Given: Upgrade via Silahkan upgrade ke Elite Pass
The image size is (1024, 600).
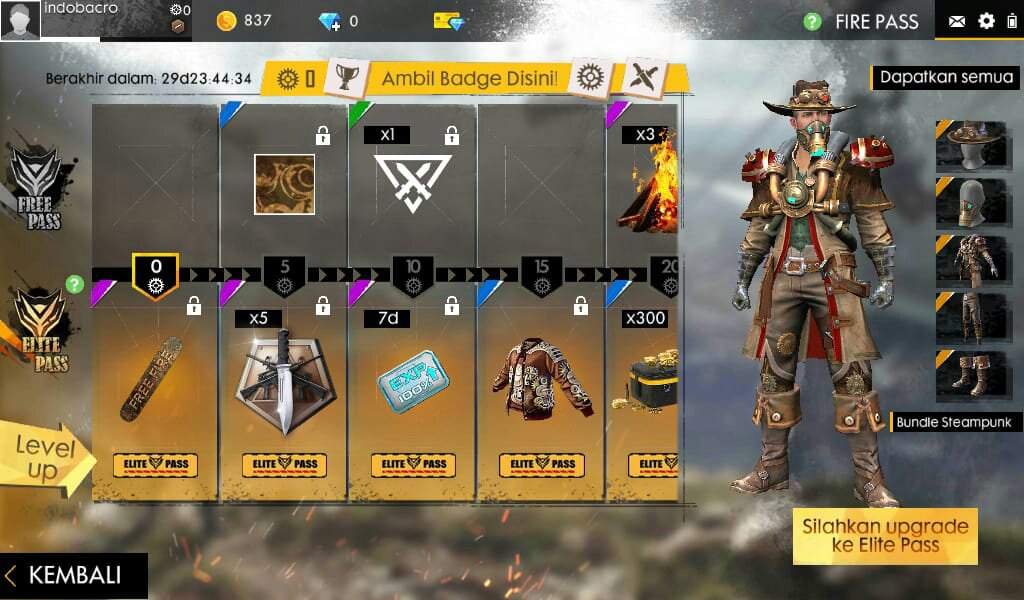Looking at the screenshot, I should 885,536.
